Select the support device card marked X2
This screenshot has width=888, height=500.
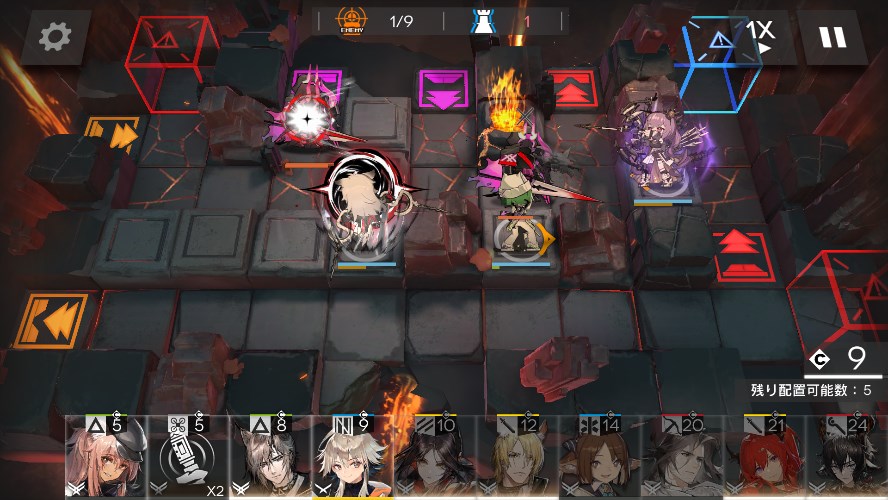tap(186, 458)
